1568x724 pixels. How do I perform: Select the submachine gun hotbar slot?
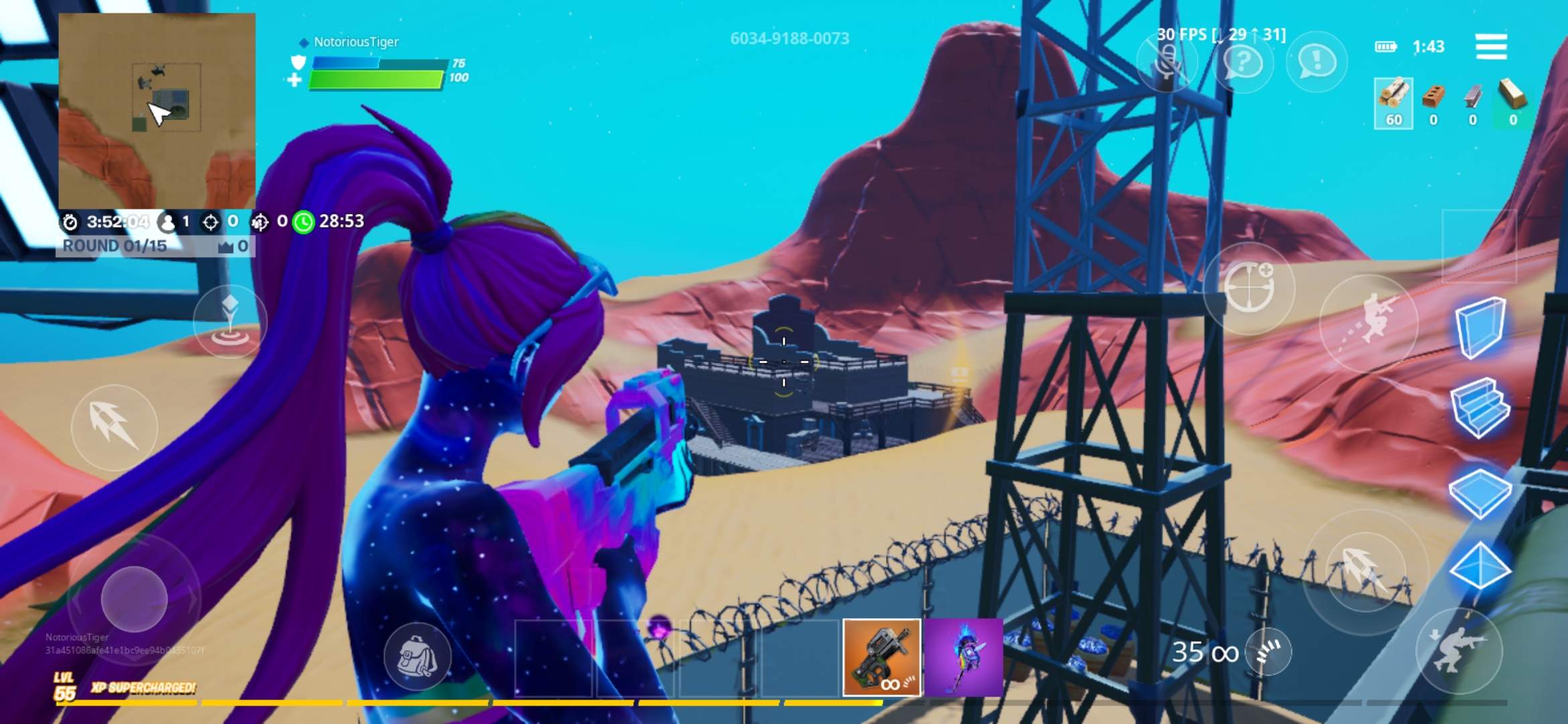tap(881, 657)
